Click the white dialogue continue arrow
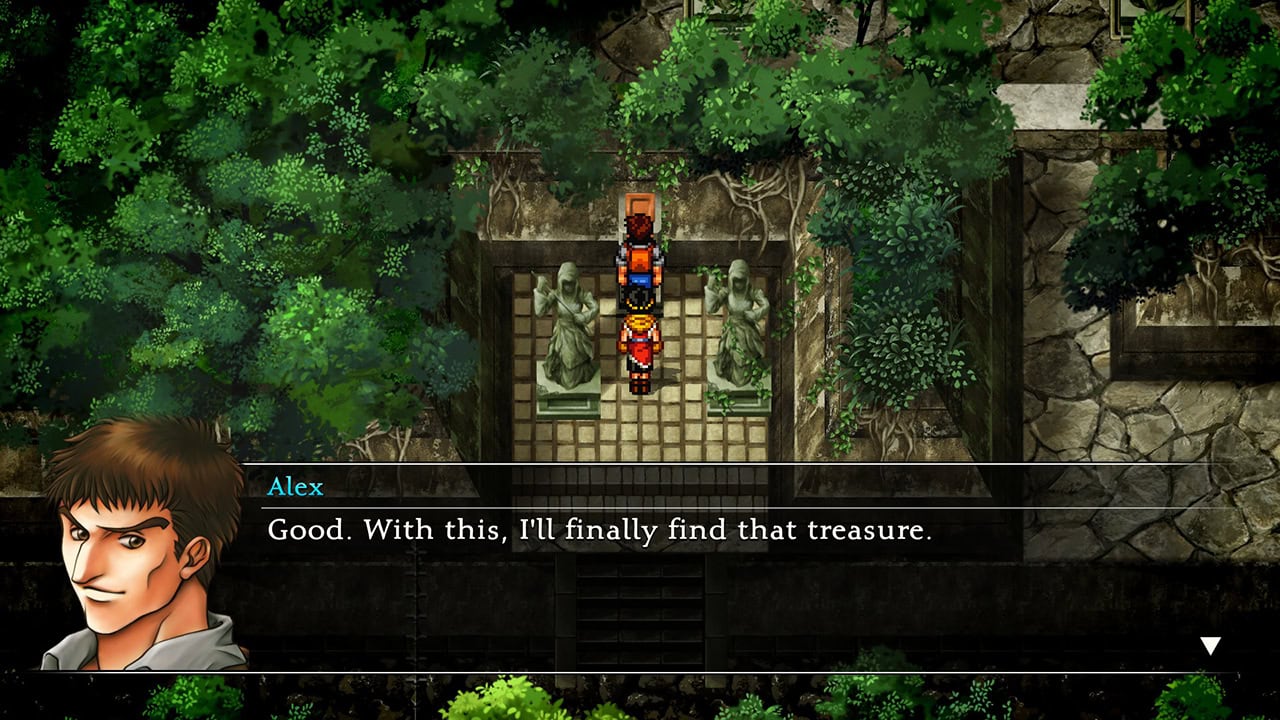This screenshot has height=720, width=1280. [x=1210, y=646]
